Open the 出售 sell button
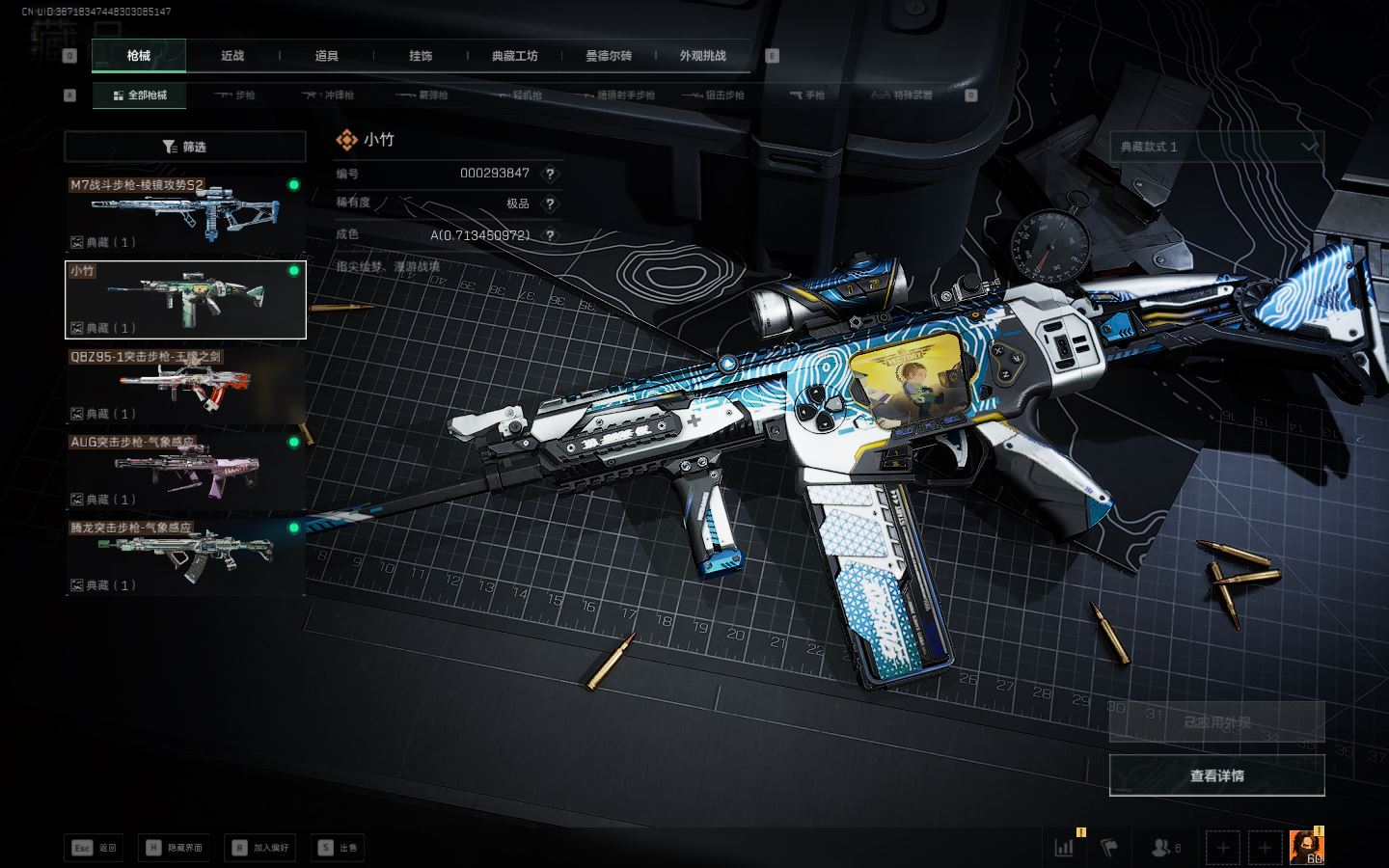Viewport: 1389px width, 868px height. [x=339, y=848]
